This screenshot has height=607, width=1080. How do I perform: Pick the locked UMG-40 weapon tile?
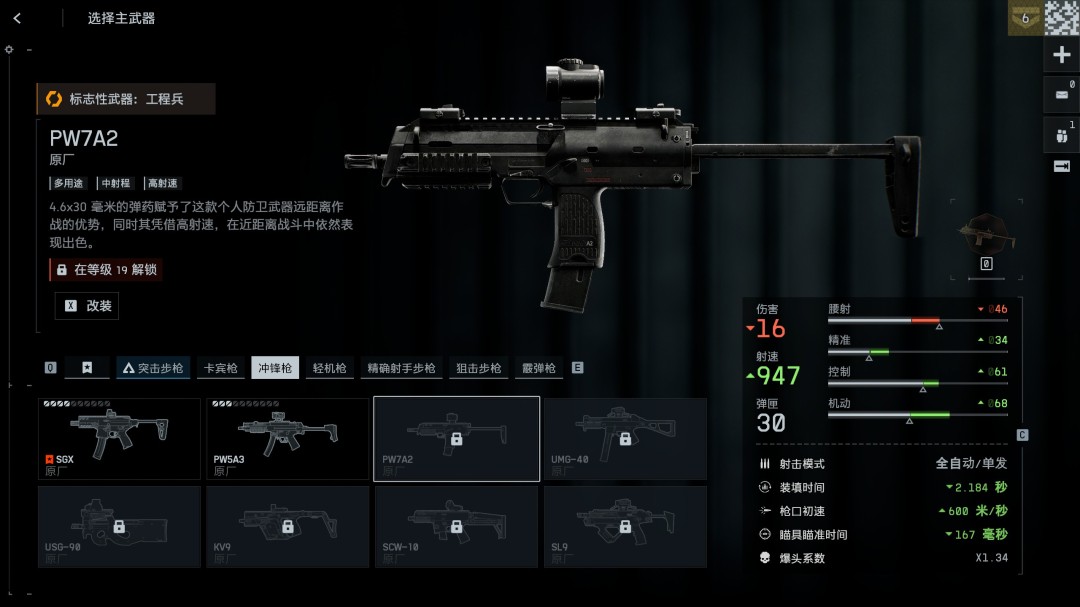click(625, 439)
